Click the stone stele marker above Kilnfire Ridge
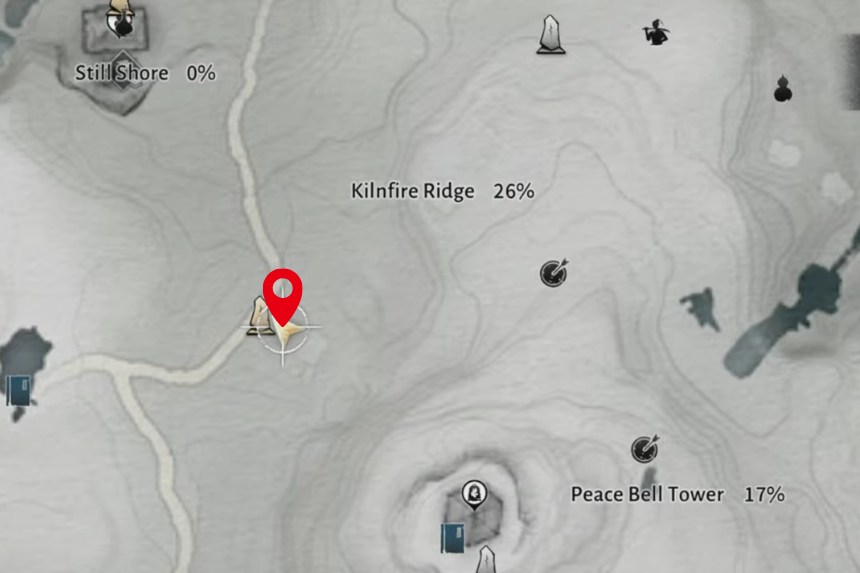 (x=549, y=34)
